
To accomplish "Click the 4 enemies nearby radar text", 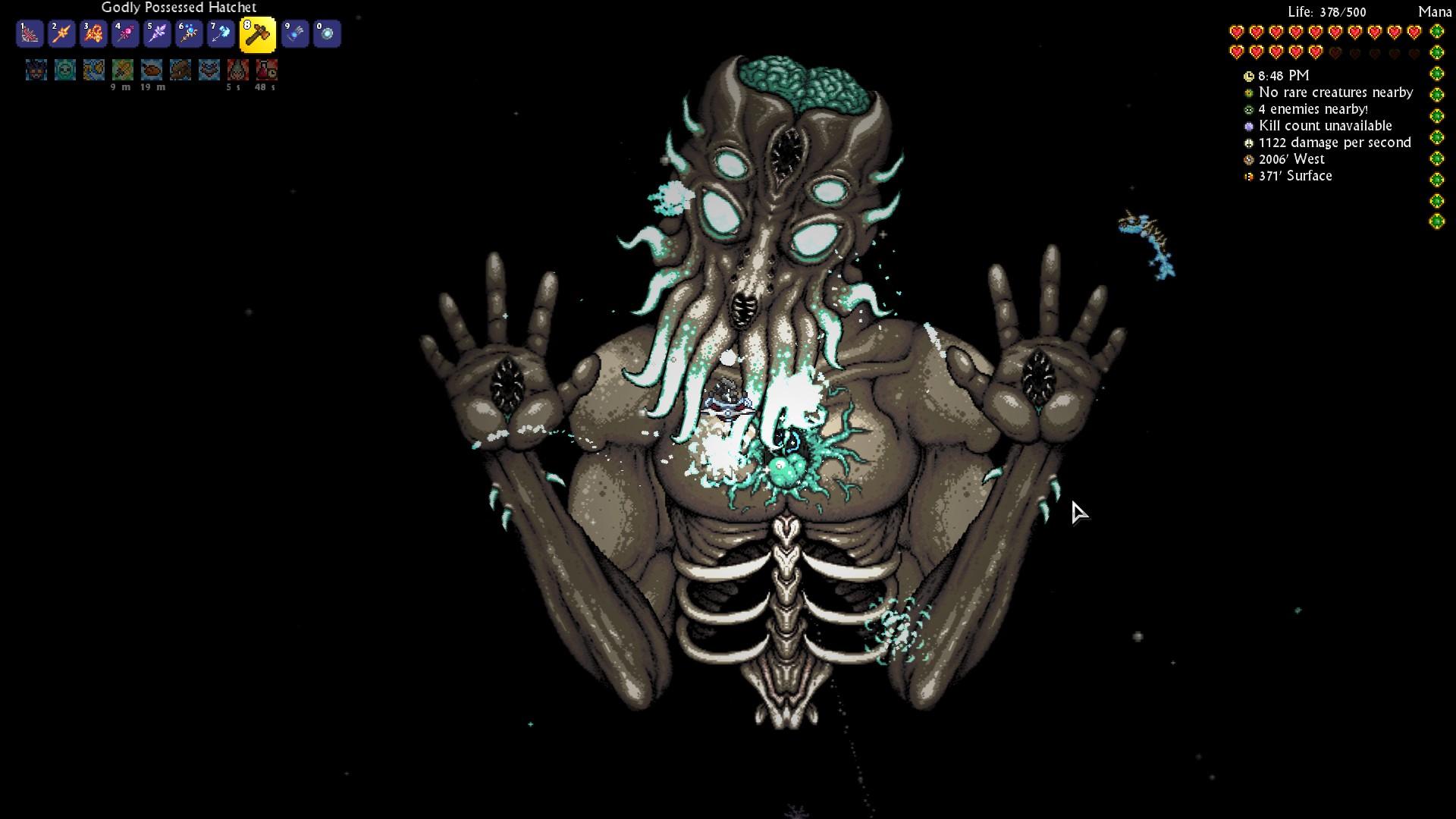I will pyautogui.click(x=1313, y=109).
